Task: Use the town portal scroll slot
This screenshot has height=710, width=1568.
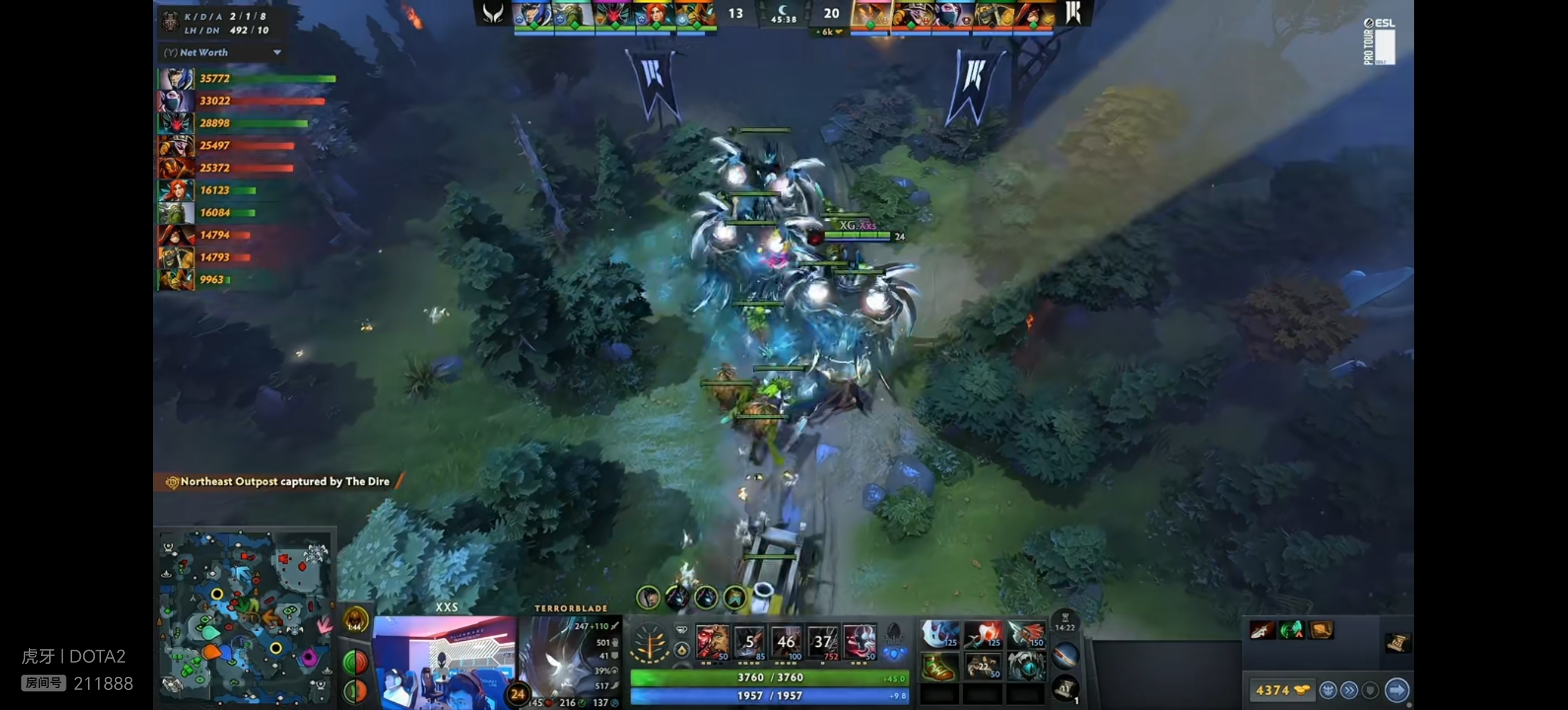Action: point(1065,689)
